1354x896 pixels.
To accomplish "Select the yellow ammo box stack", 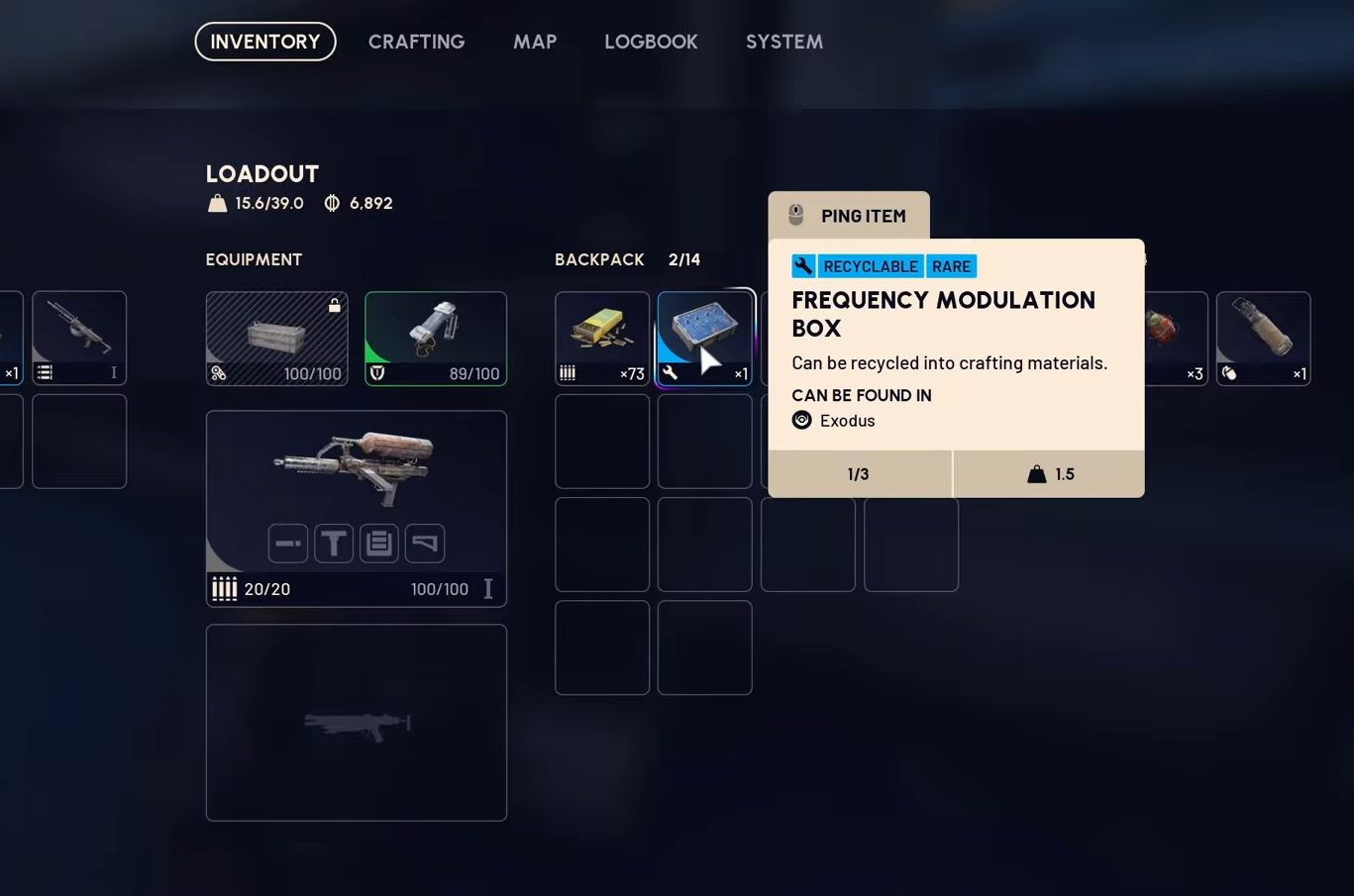I will click(x=602, y=338).
